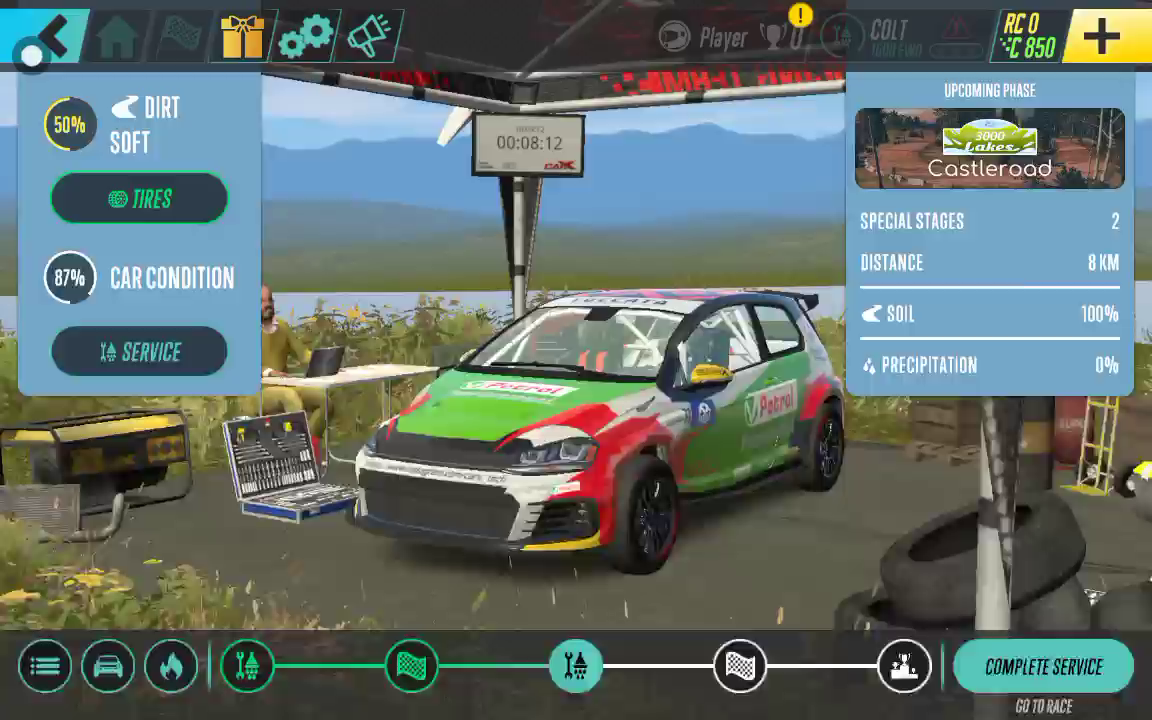Screen dimensions: 1152x720
Task: Open the megaphone announcements
Action: [368, 37]
